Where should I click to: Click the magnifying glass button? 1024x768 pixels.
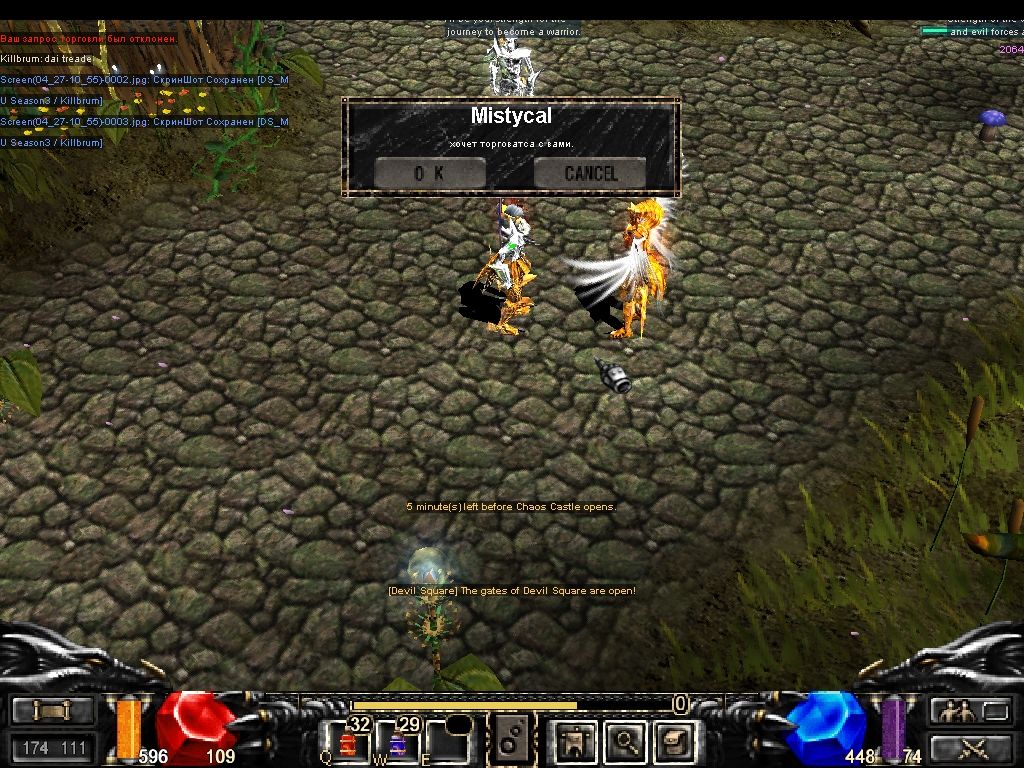[626, 741]
